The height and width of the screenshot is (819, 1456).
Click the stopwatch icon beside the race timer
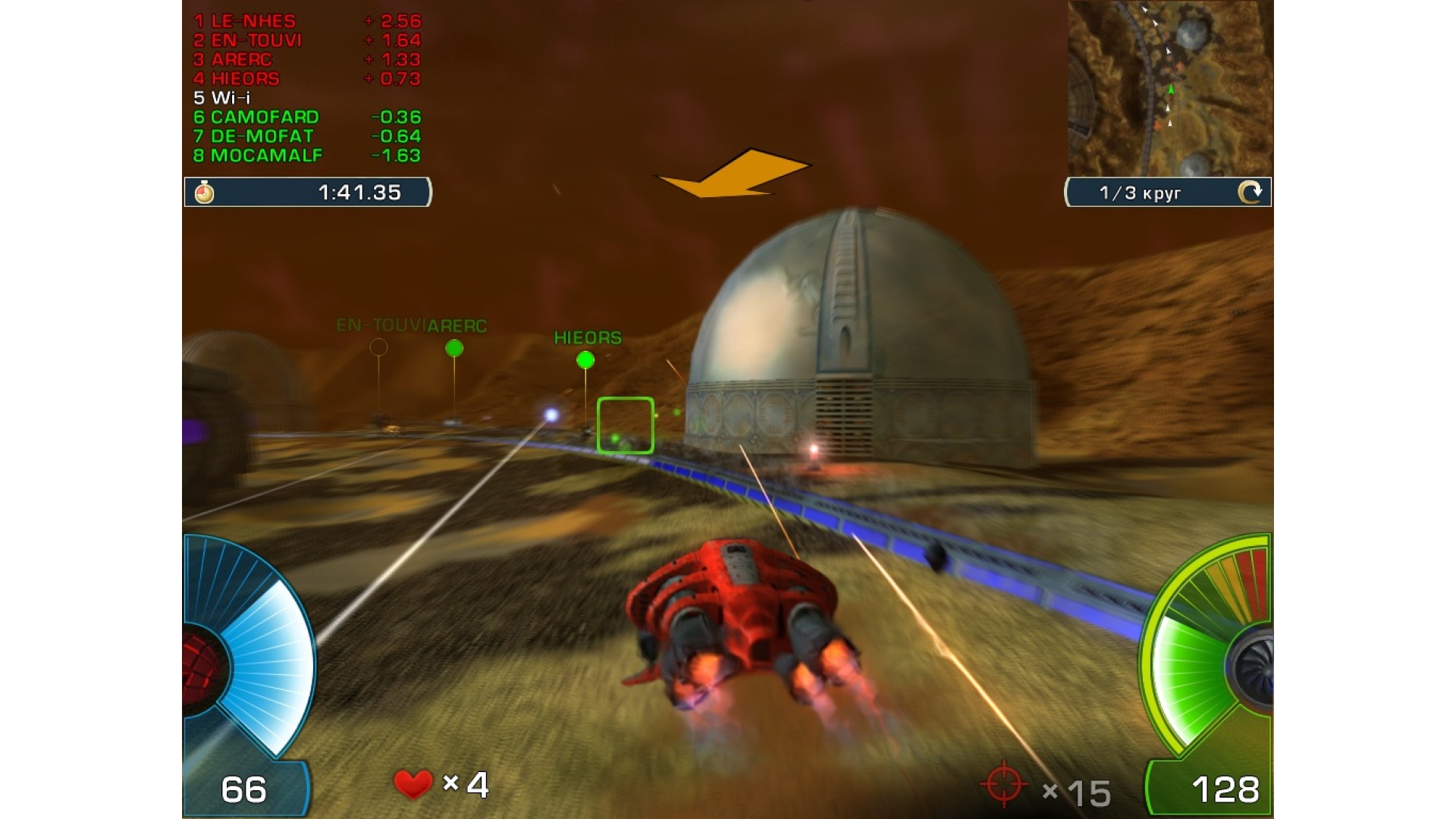click(204, 193)
